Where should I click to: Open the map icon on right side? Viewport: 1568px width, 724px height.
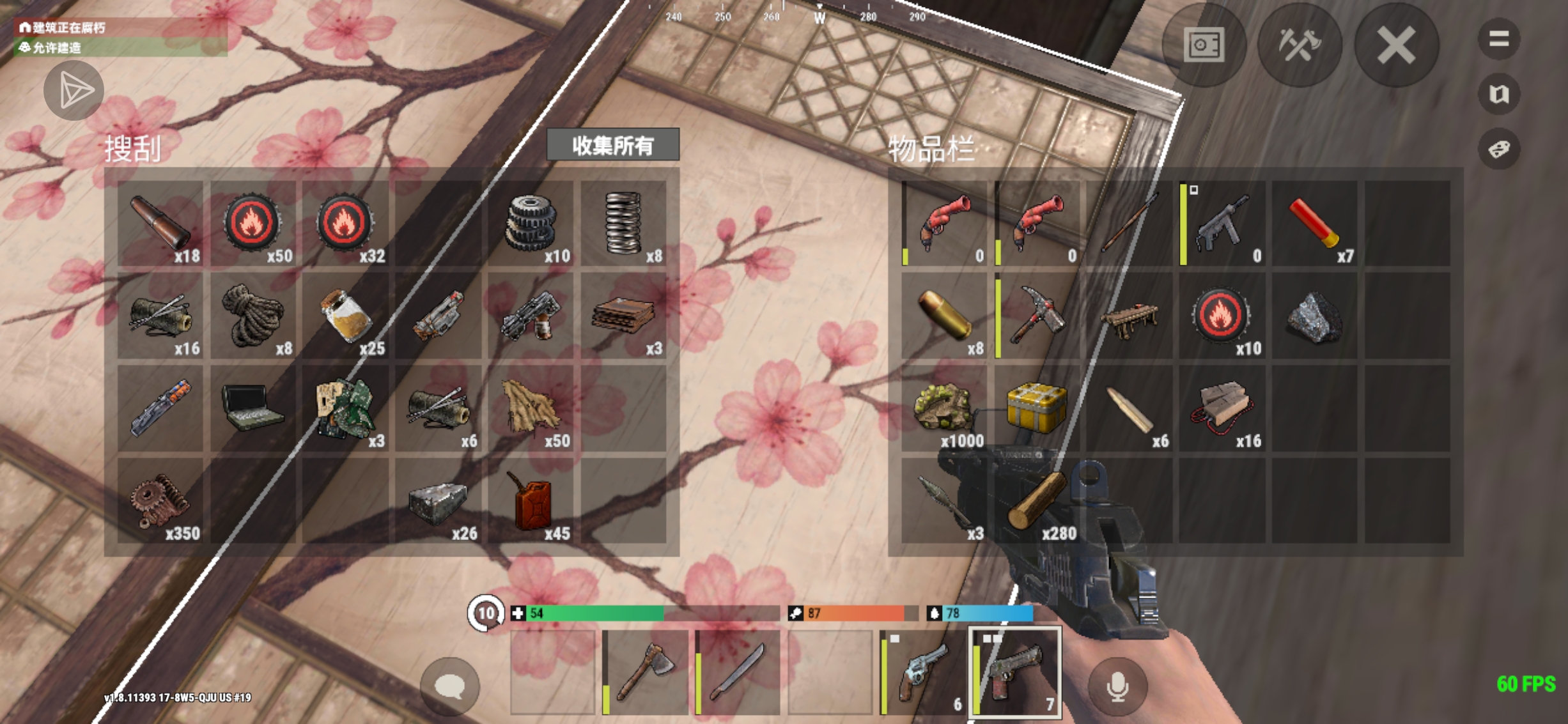(x=1499, y=95)
